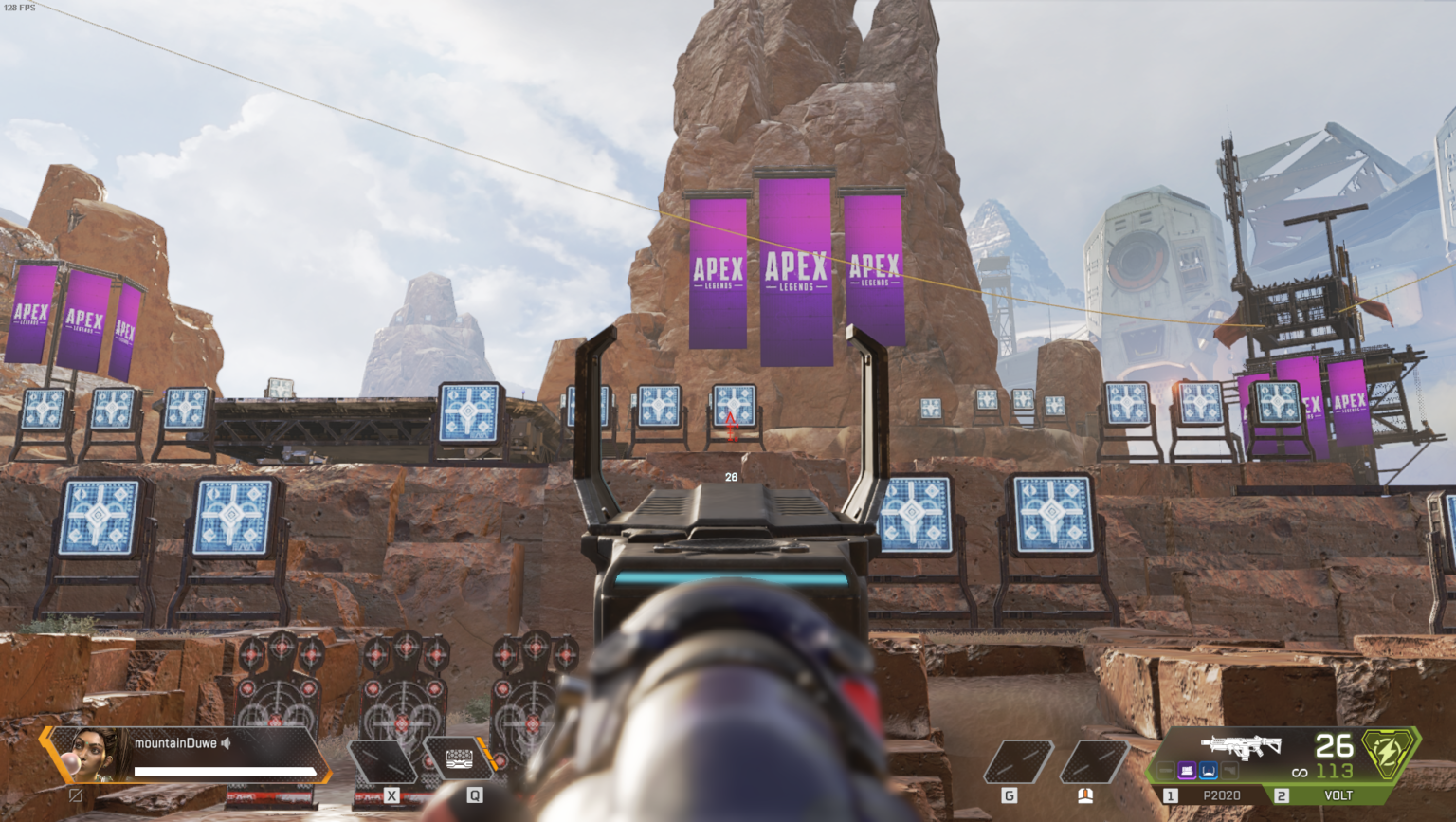Open the ping indicator at bottom left corner

75,796
